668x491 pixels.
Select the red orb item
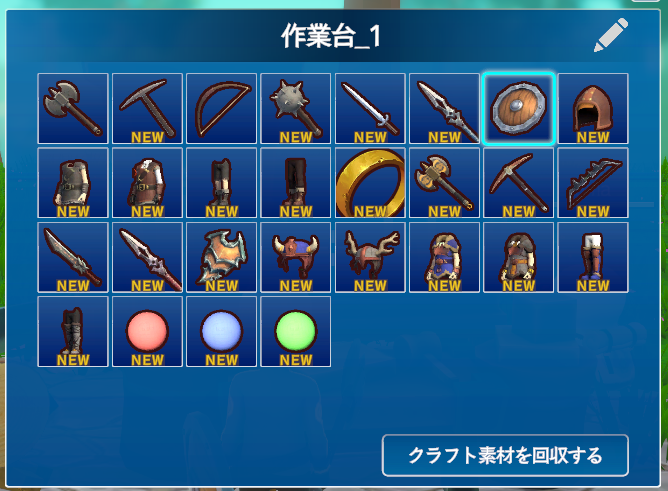pos(147,331)
